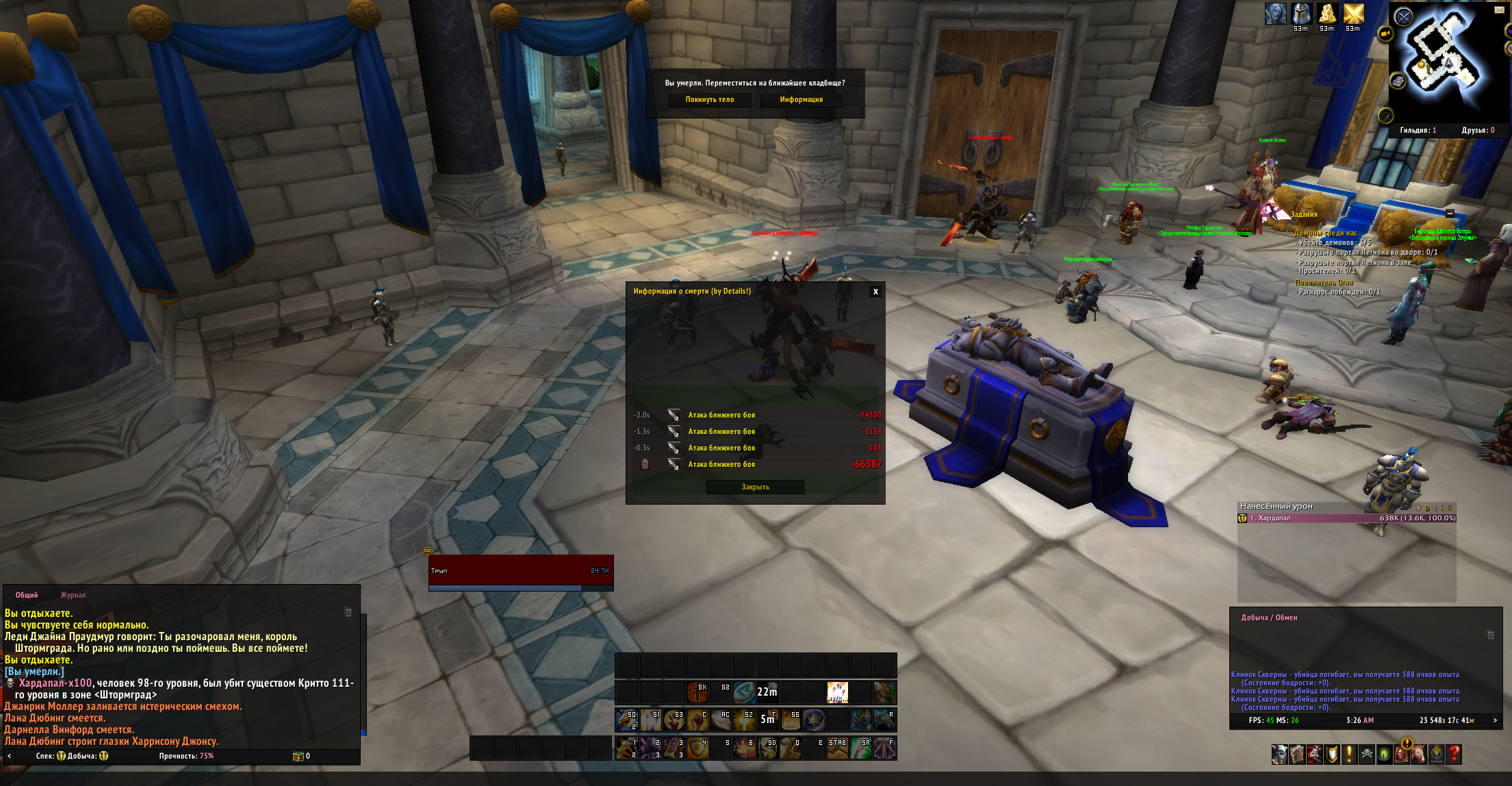1512x786 pixels.
Task: Select the 'Общий' chat tab
Action: [x=27, y=595]
